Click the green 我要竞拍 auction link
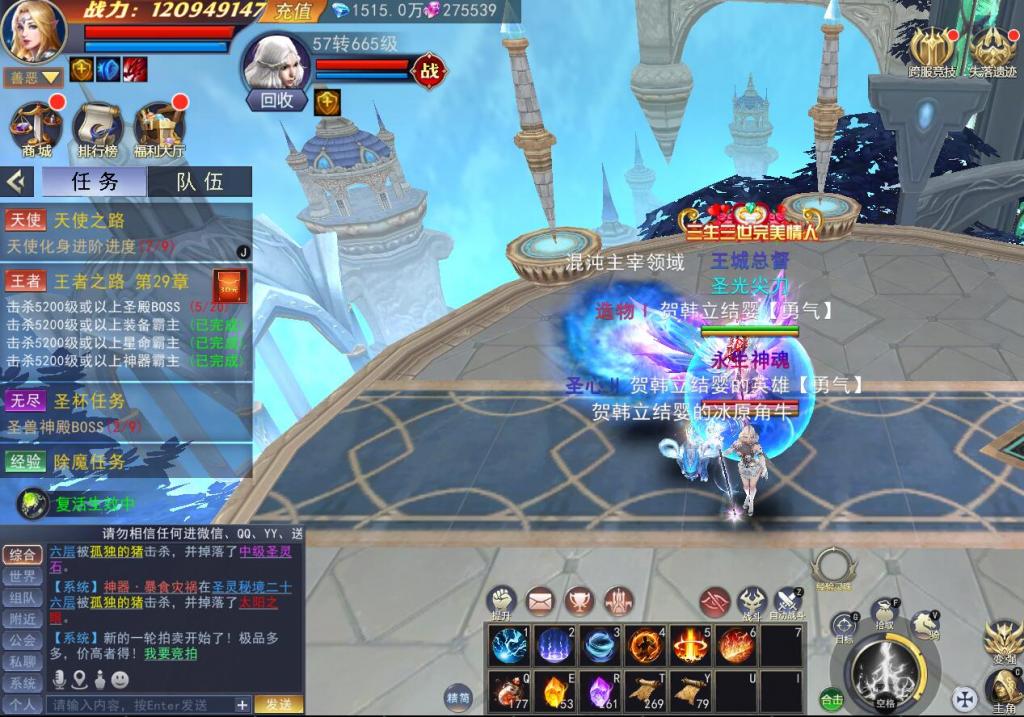 point(170,654)
